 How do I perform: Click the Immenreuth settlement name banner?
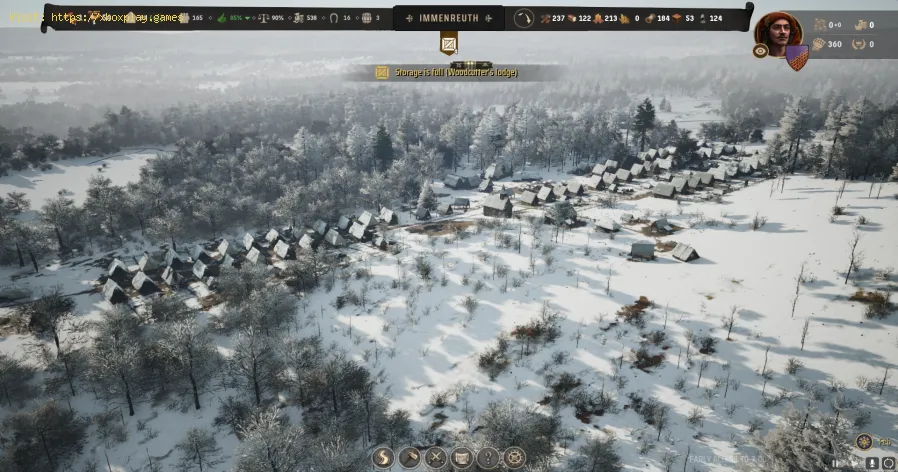(x=449, y=17)
